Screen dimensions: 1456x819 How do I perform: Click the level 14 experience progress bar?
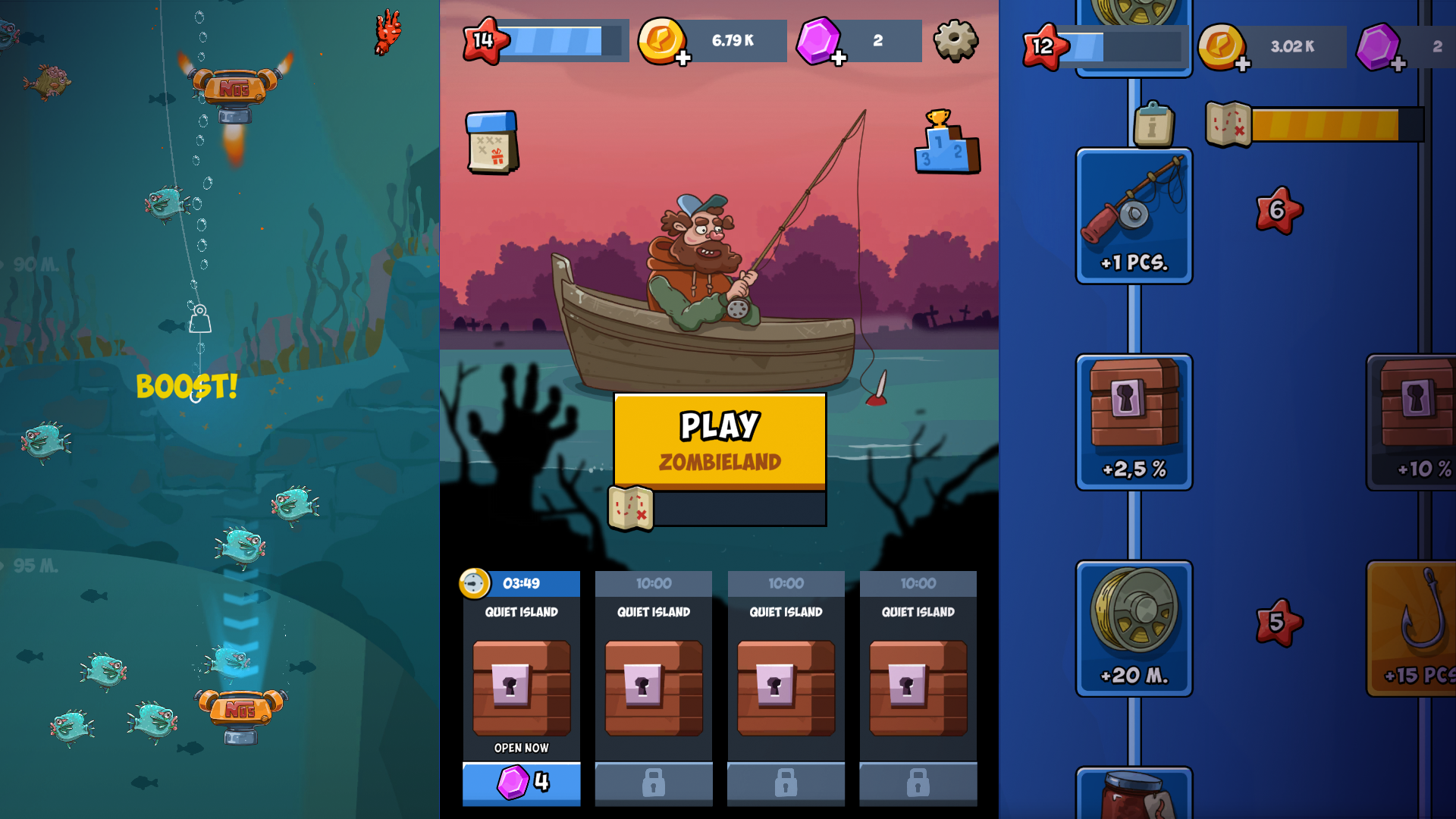coord(561,42)
